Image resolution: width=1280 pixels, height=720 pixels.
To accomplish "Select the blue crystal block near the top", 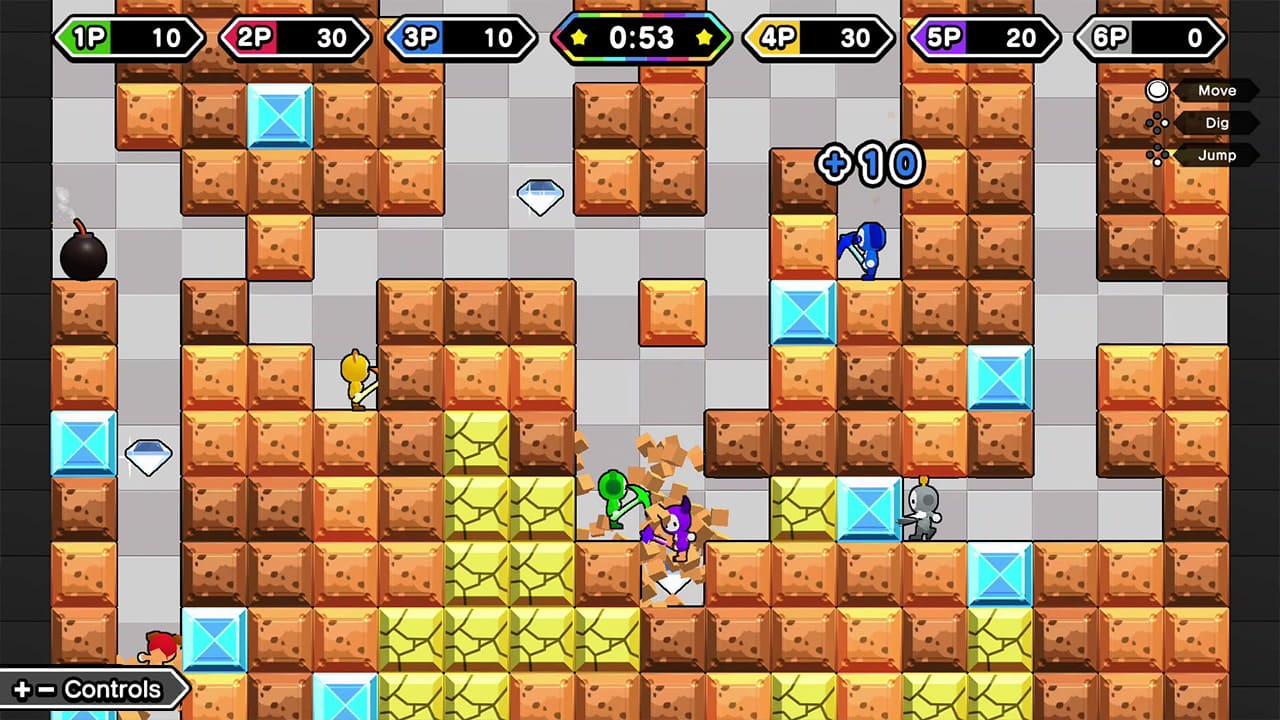I will point(280,118).
